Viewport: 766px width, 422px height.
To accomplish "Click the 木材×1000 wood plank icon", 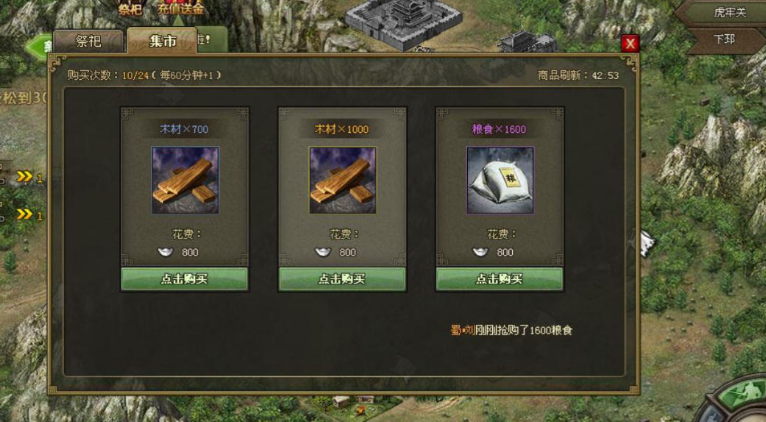I will coord(342,181).
